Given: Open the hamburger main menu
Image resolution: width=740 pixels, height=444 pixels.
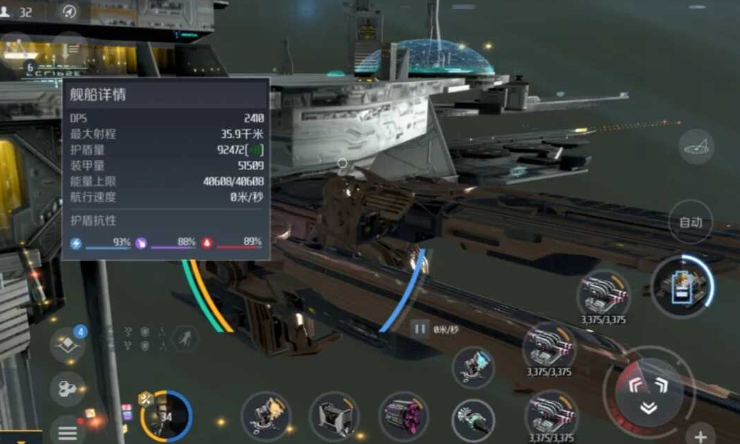Looking at the screenshot, I should (67, 433).
